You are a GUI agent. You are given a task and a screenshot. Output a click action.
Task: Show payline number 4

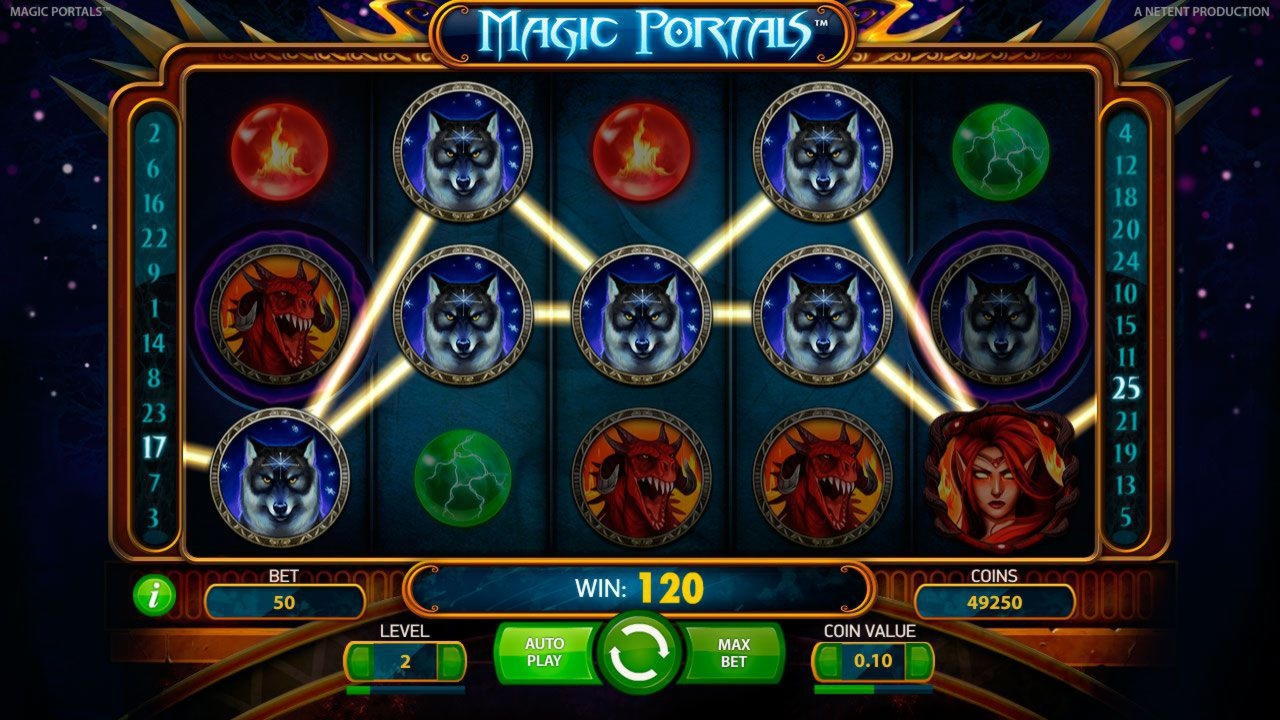click(x=1126, y=133)
